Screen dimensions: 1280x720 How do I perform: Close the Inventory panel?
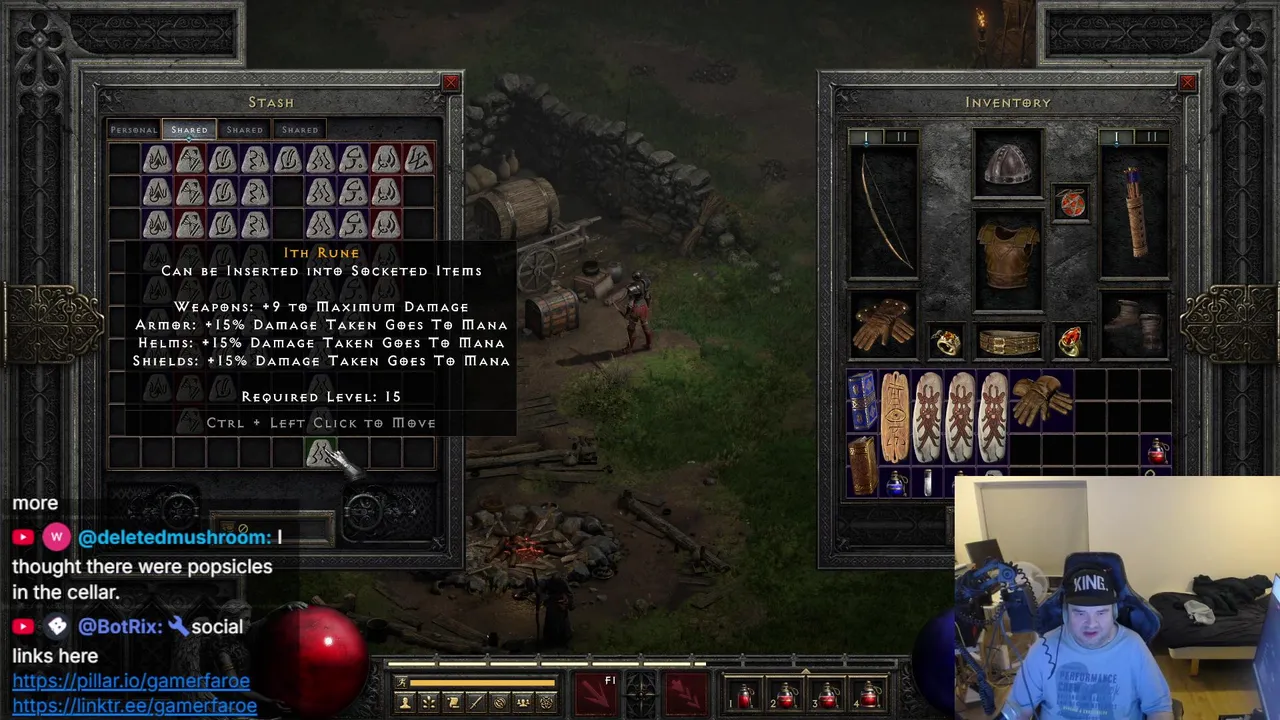coord(1187,83)
